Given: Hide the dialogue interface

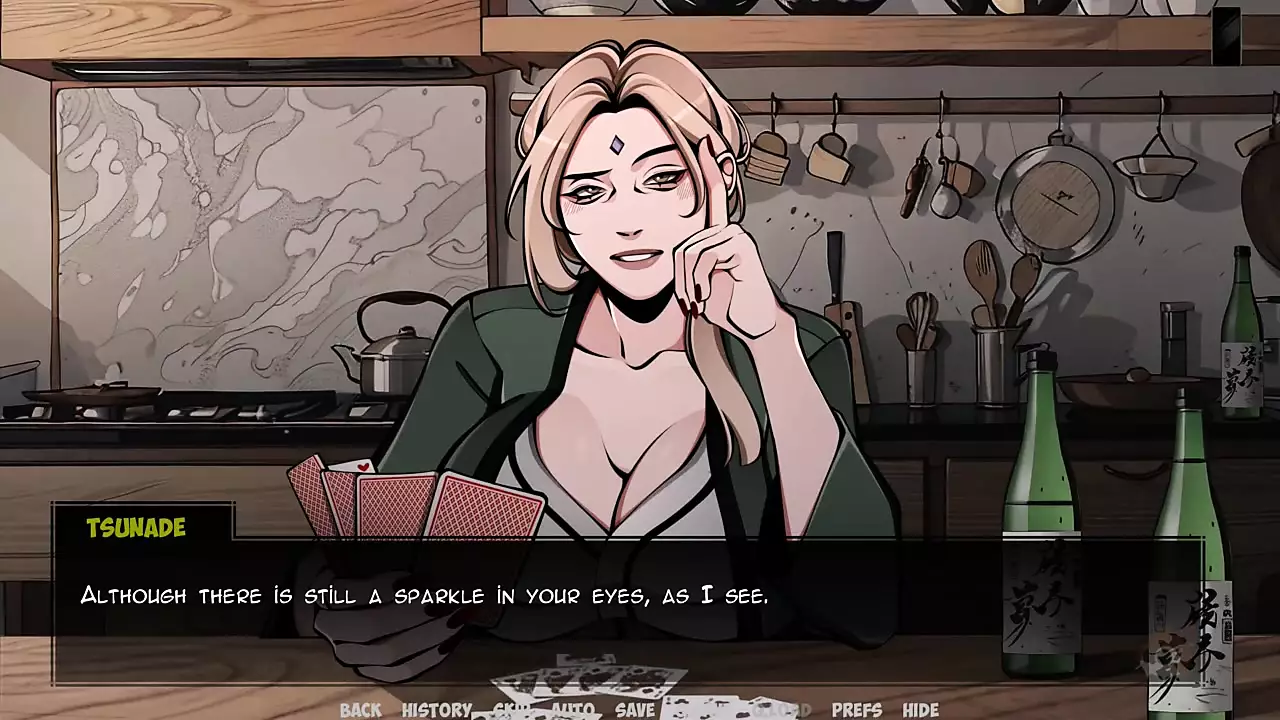Looking at the screenshot, I should [920, 710].
